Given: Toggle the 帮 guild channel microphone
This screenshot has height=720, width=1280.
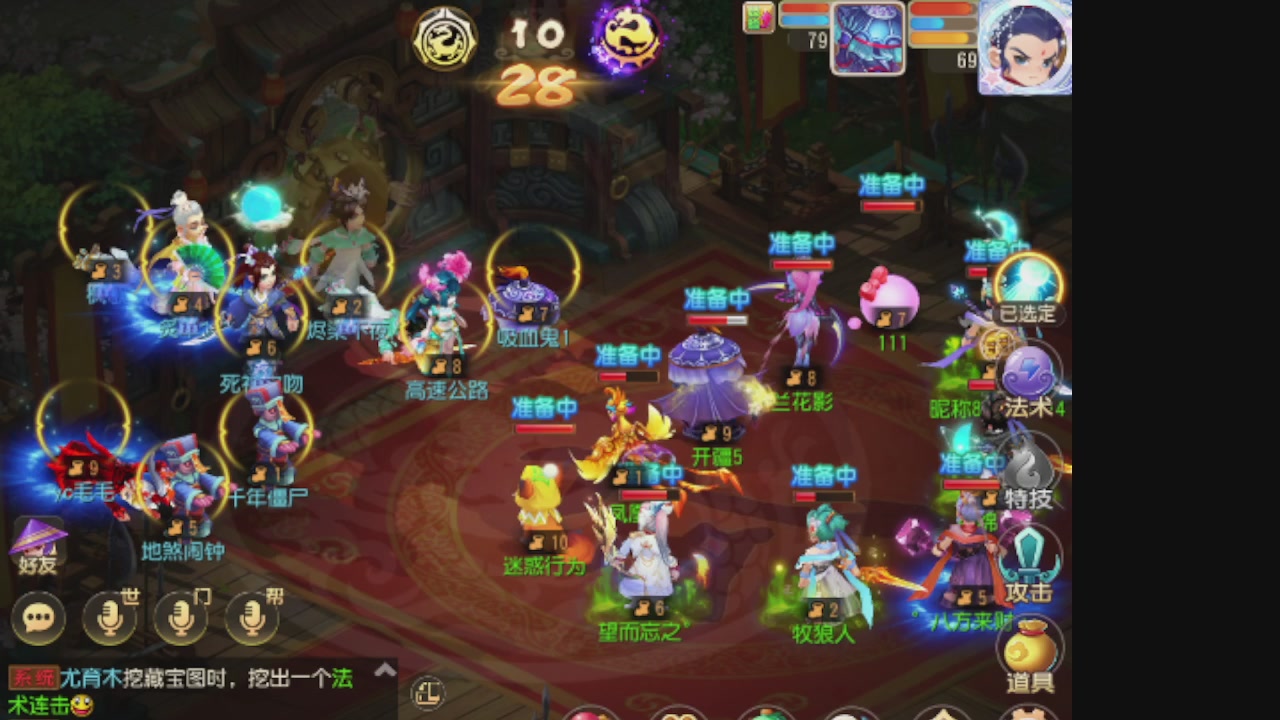Looking at the screenshot, I should [x=250, y=618].
